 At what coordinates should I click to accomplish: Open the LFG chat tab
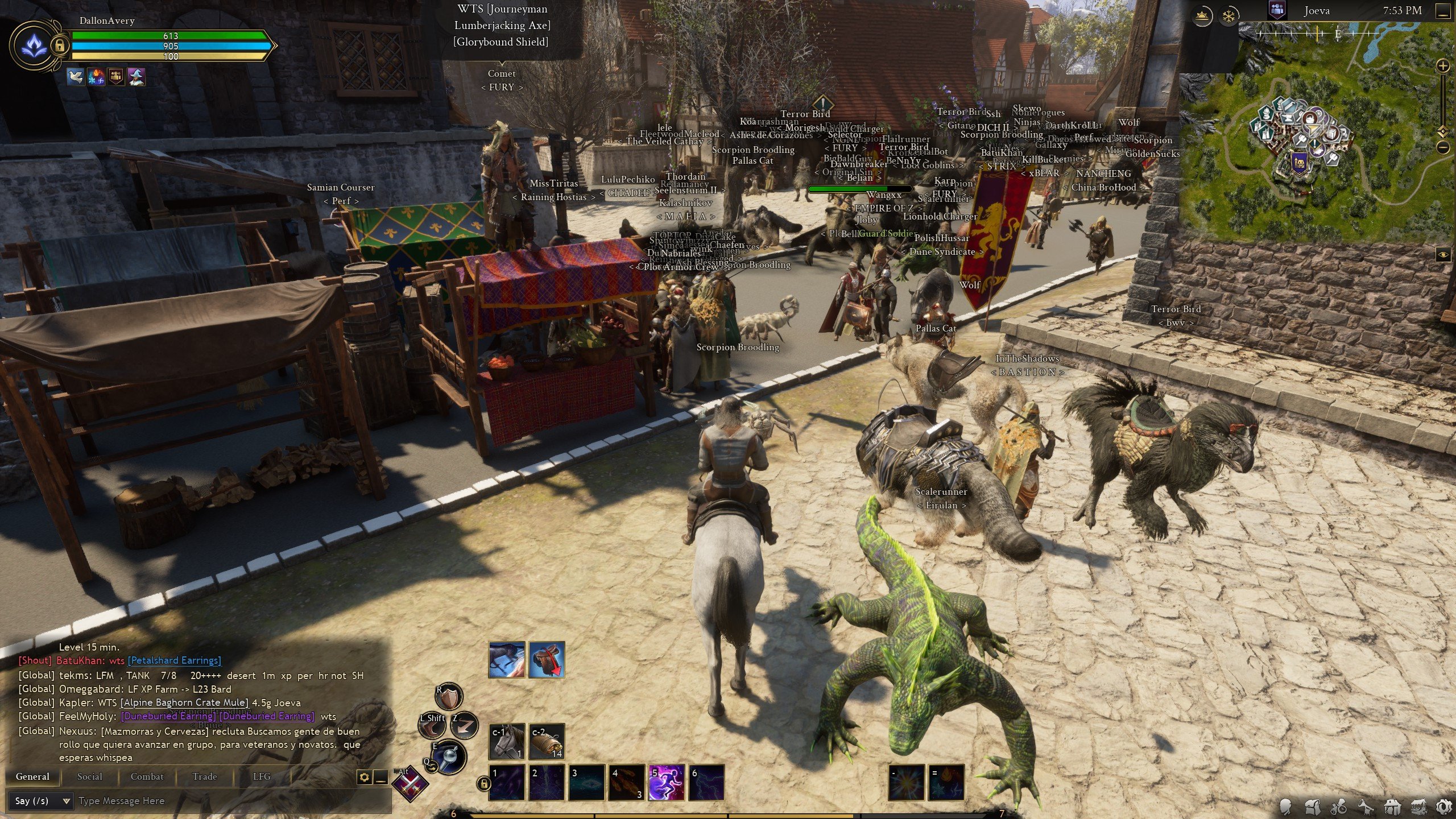262,776
